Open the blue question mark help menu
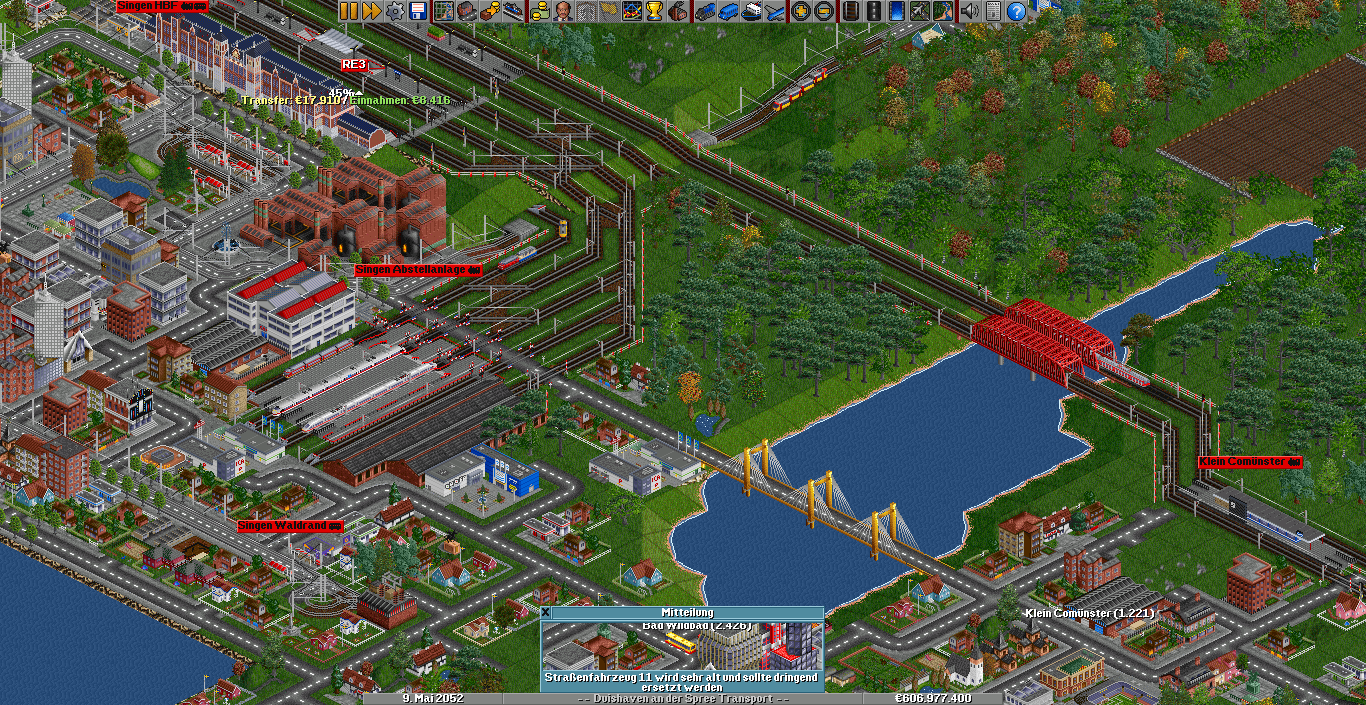 coord(1017,11)
